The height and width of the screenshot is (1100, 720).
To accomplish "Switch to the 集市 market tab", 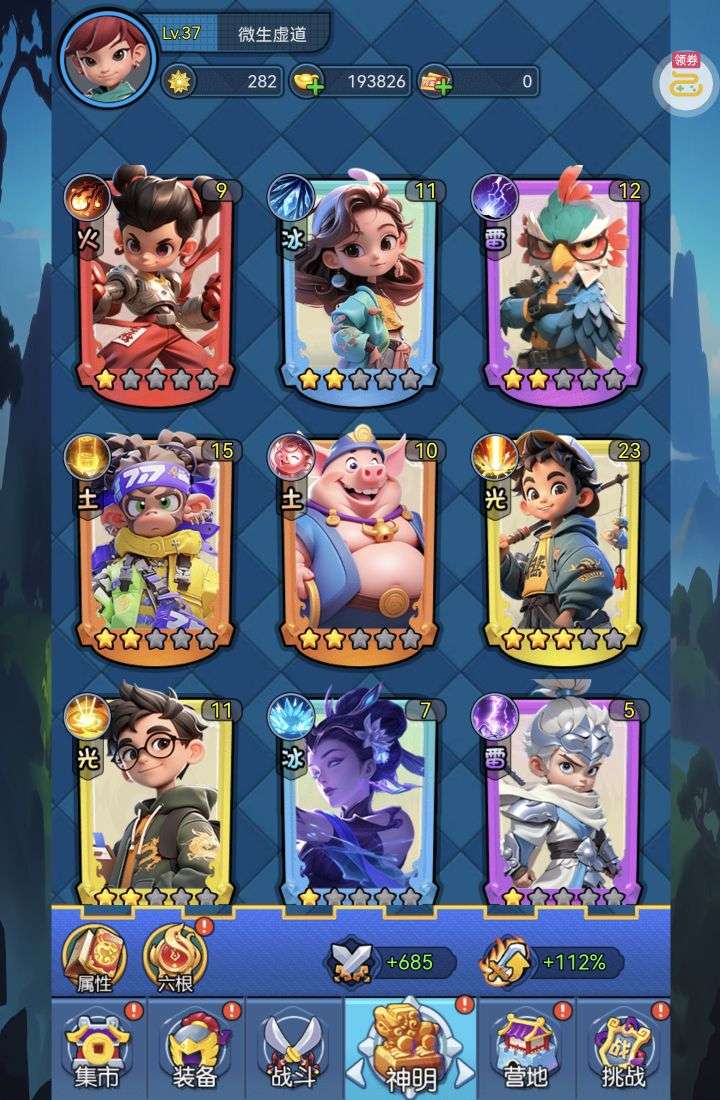I will point(98,1048).
